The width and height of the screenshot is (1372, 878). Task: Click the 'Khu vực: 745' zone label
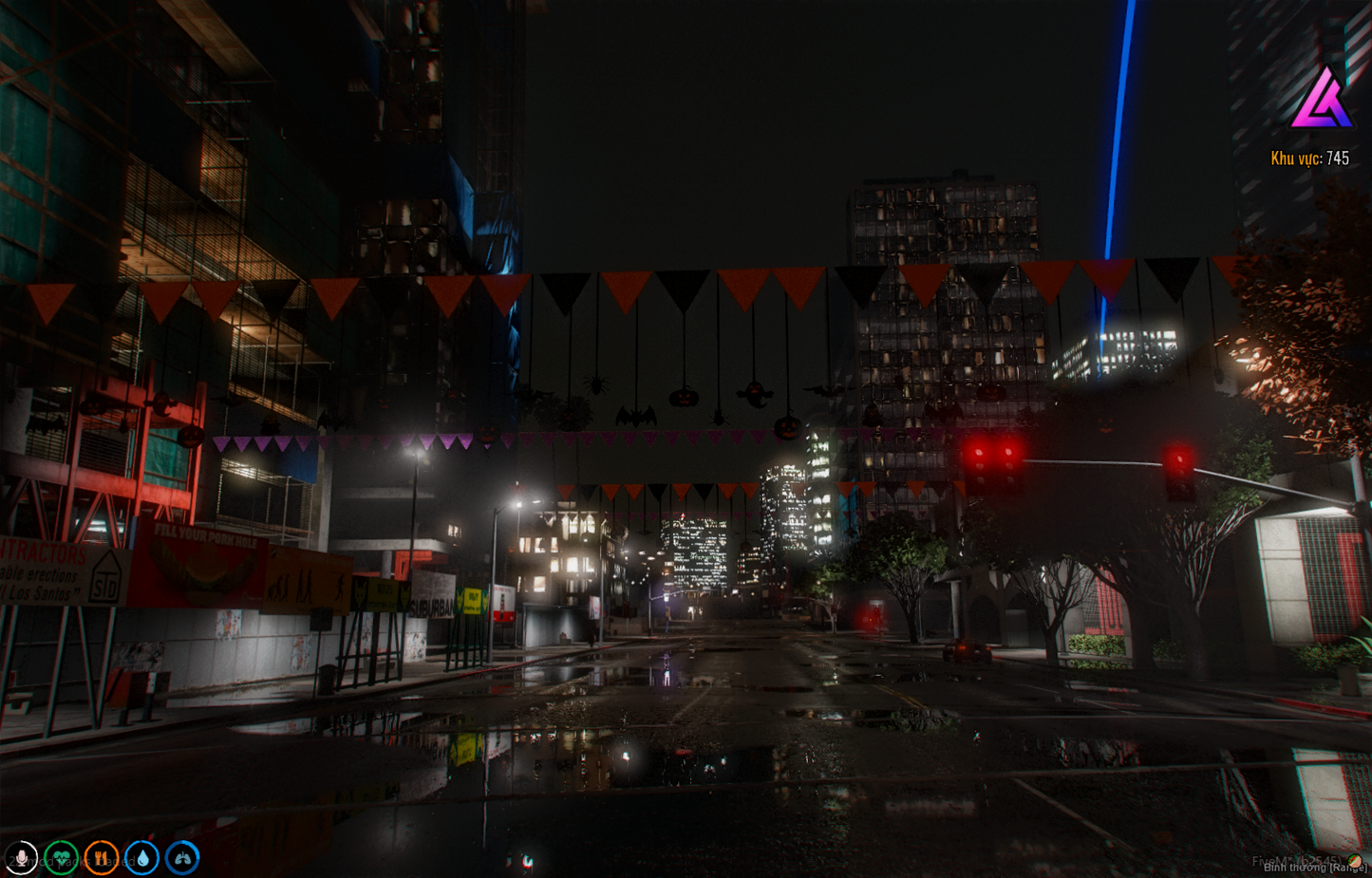coord(1311,159)
